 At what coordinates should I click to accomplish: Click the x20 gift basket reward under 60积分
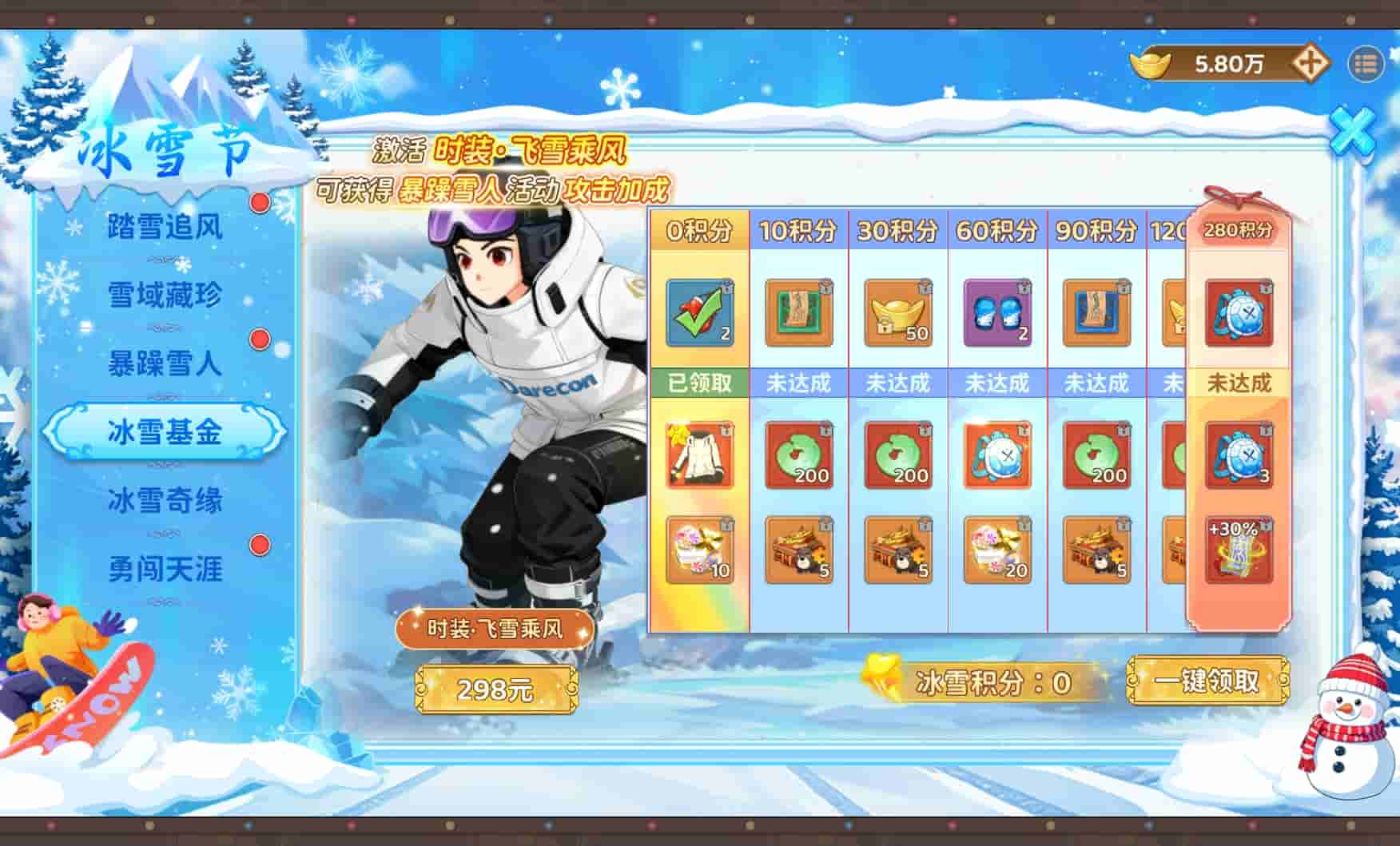pyautogui.click(x=996, y=551)
